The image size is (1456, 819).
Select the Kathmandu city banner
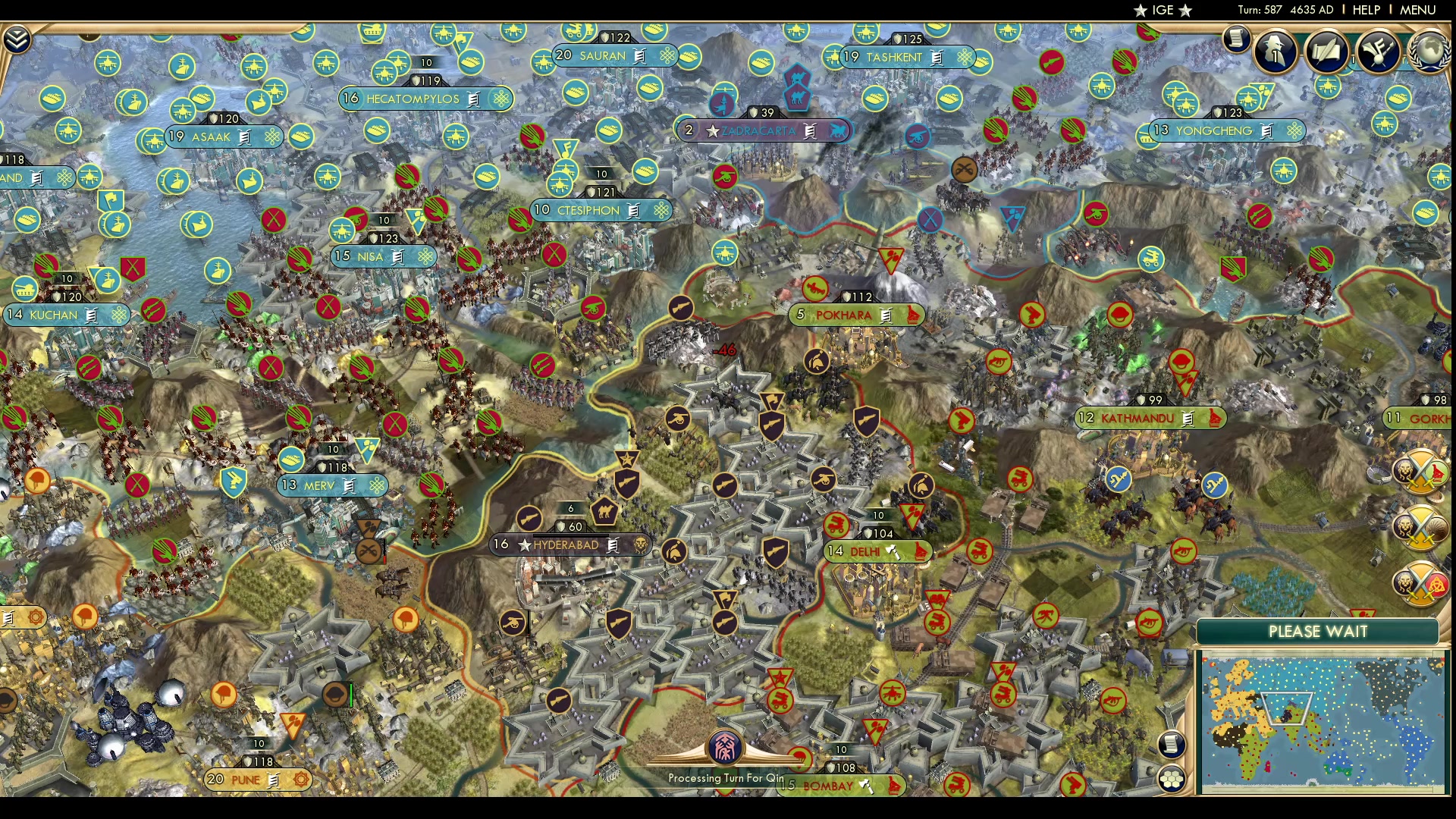[x=1150, y=418]
